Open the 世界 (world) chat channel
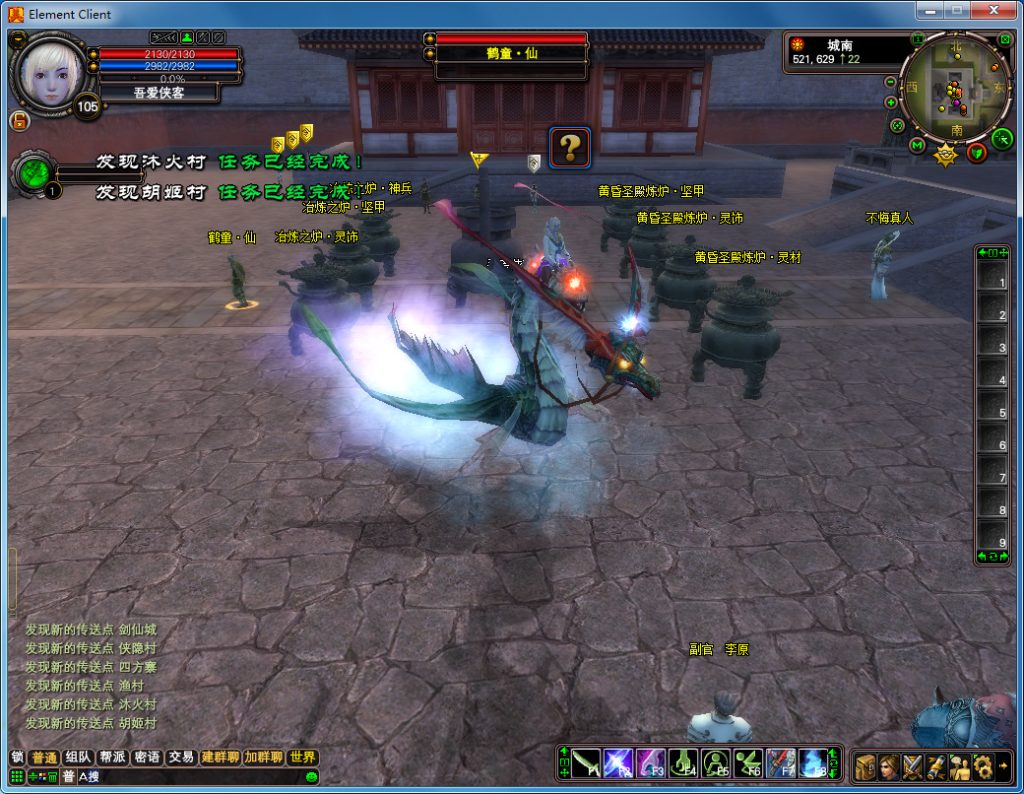The width and height of the screenshot is (1024, 794). pos(302,757)
